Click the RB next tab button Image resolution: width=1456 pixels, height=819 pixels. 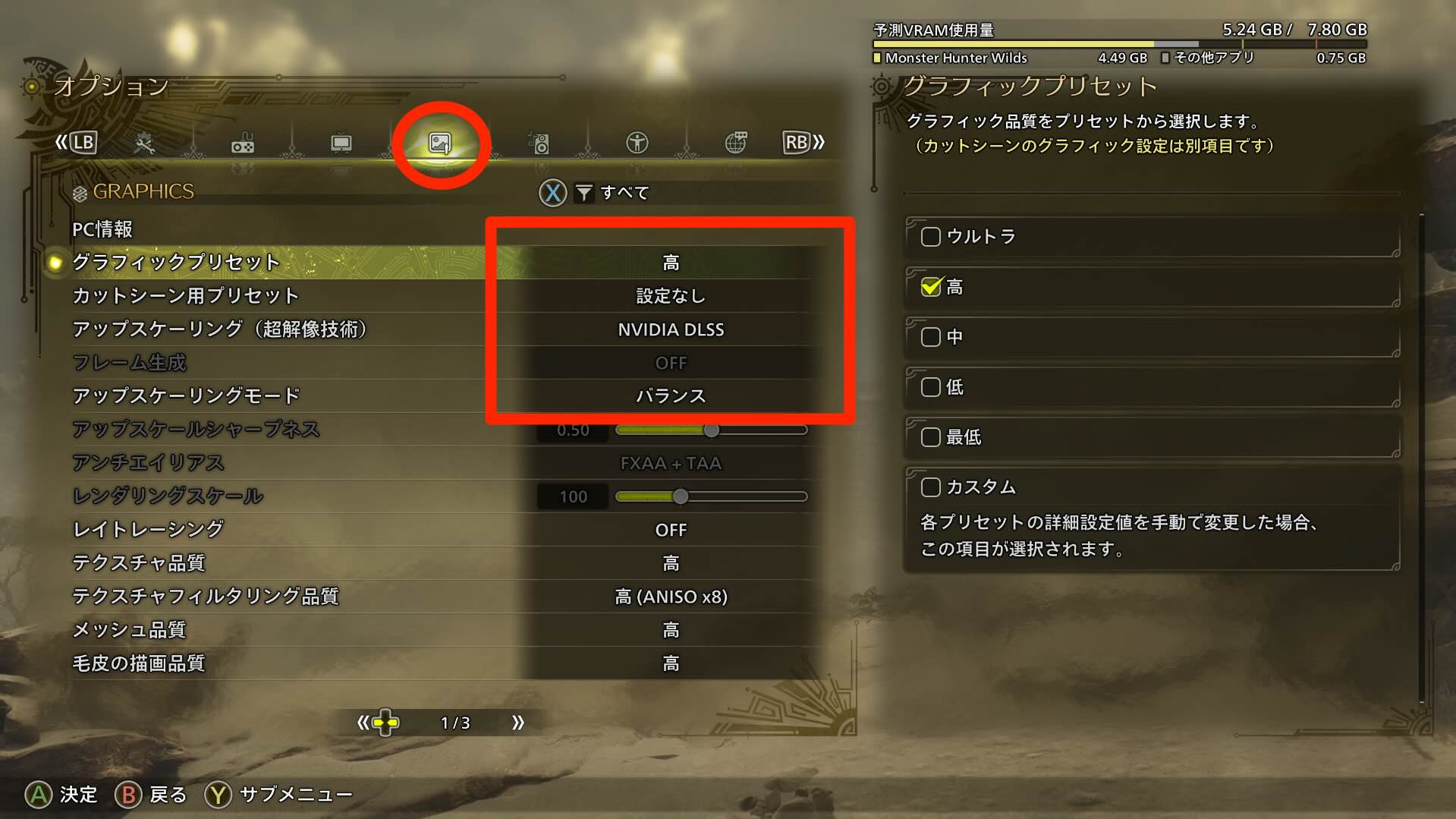click(x=796, y=142)
